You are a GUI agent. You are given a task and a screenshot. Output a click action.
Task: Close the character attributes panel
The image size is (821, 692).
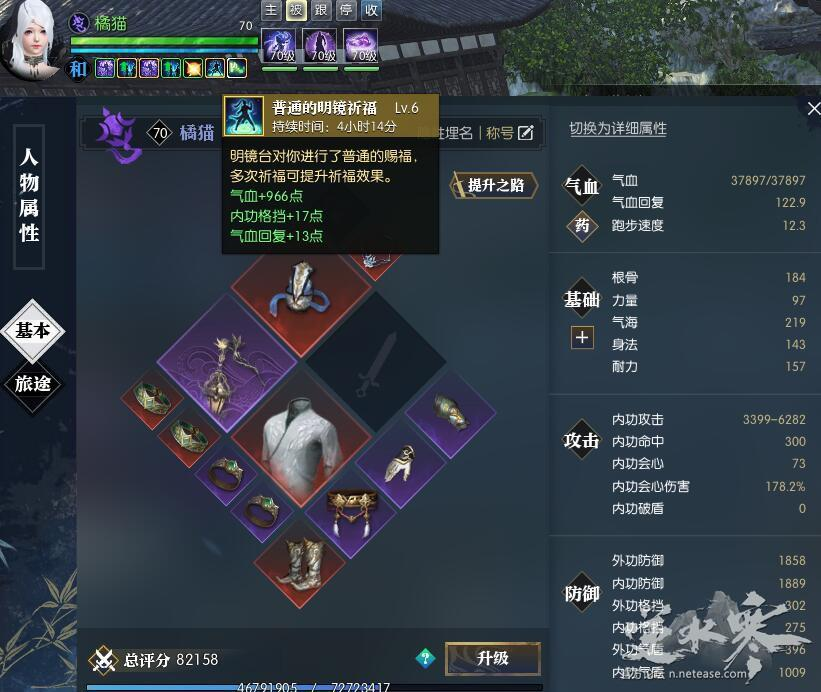click(x=812, y=109)
